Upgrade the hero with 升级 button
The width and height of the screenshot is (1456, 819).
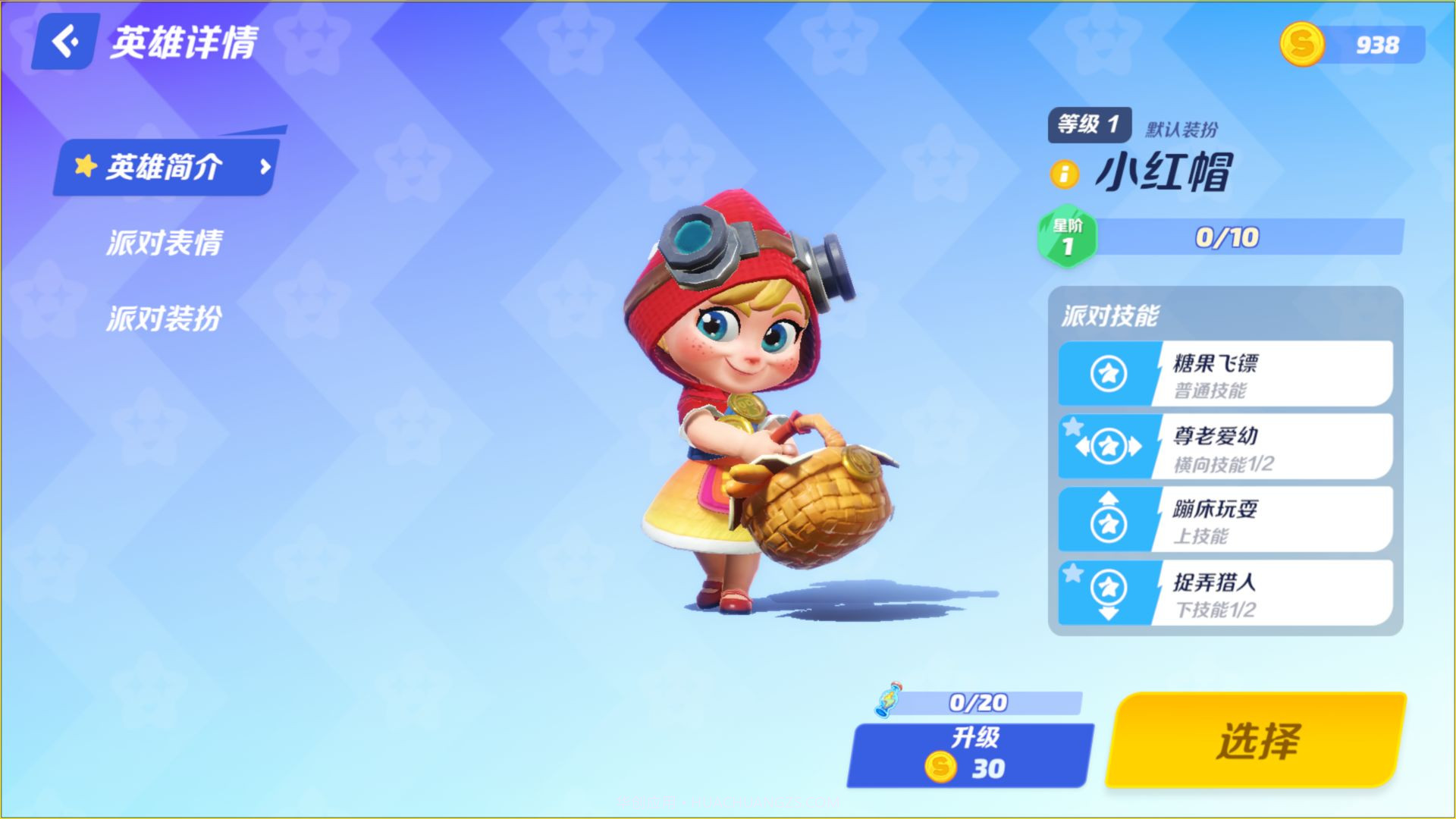click(x=971, y=755)
